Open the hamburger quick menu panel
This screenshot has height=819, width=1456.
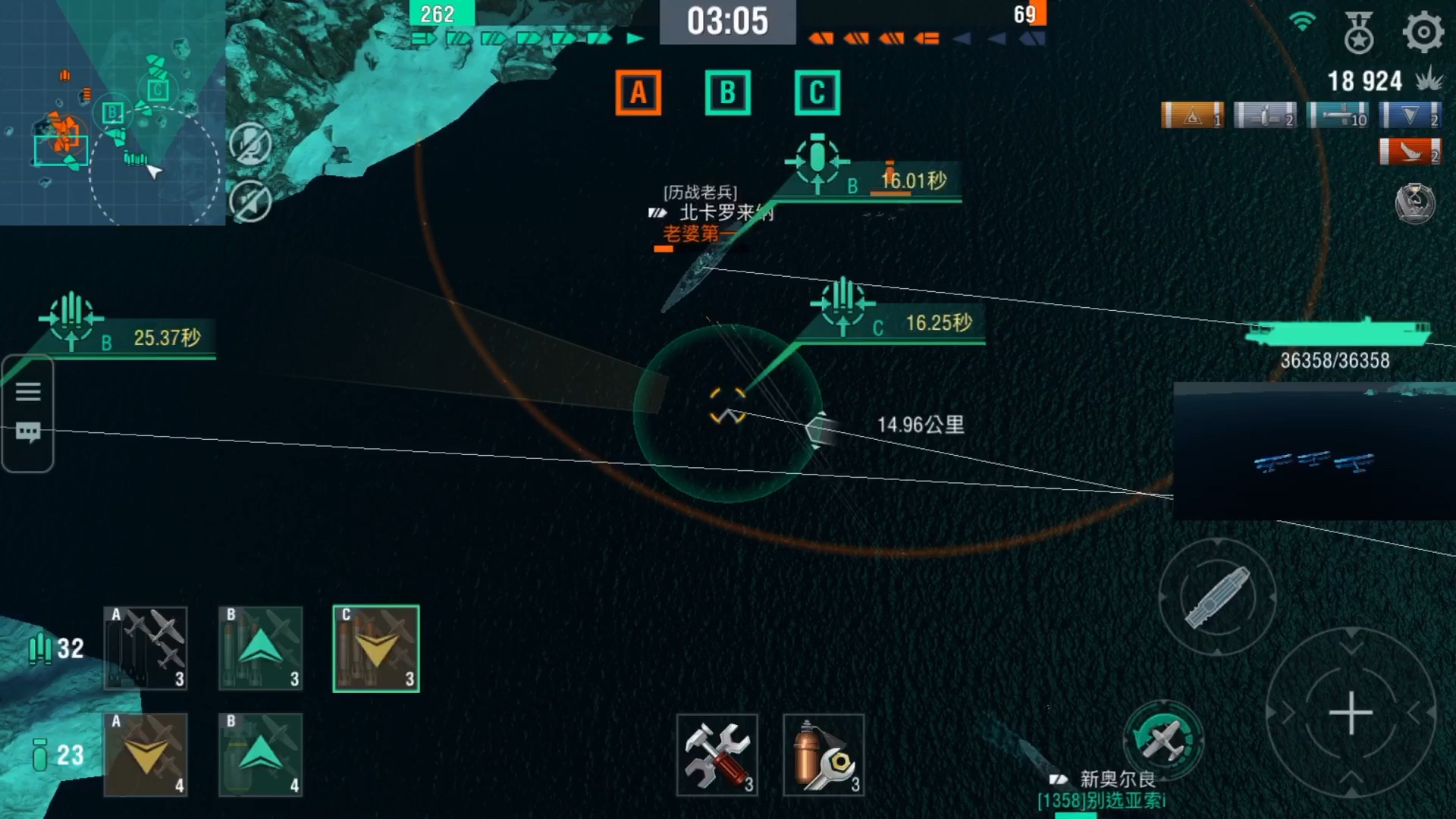(27, 391)
